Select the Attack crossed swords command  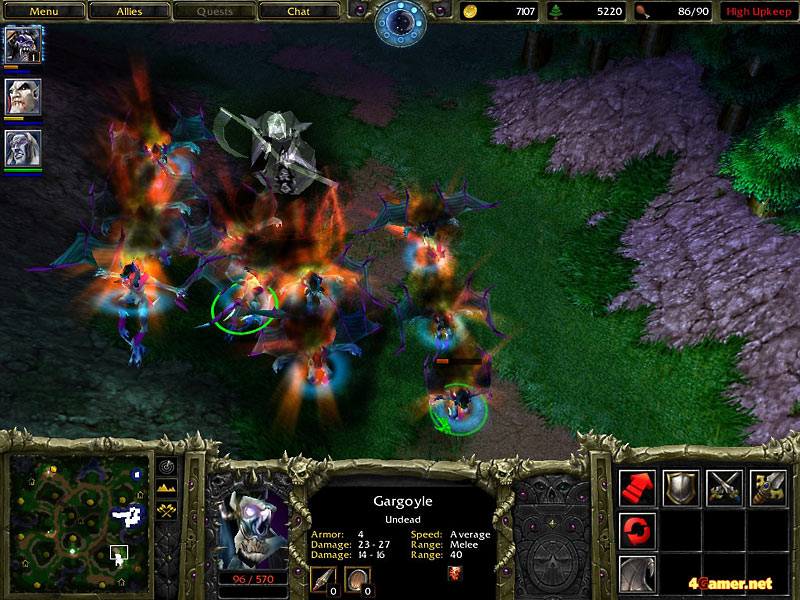(x=725, y=487)
